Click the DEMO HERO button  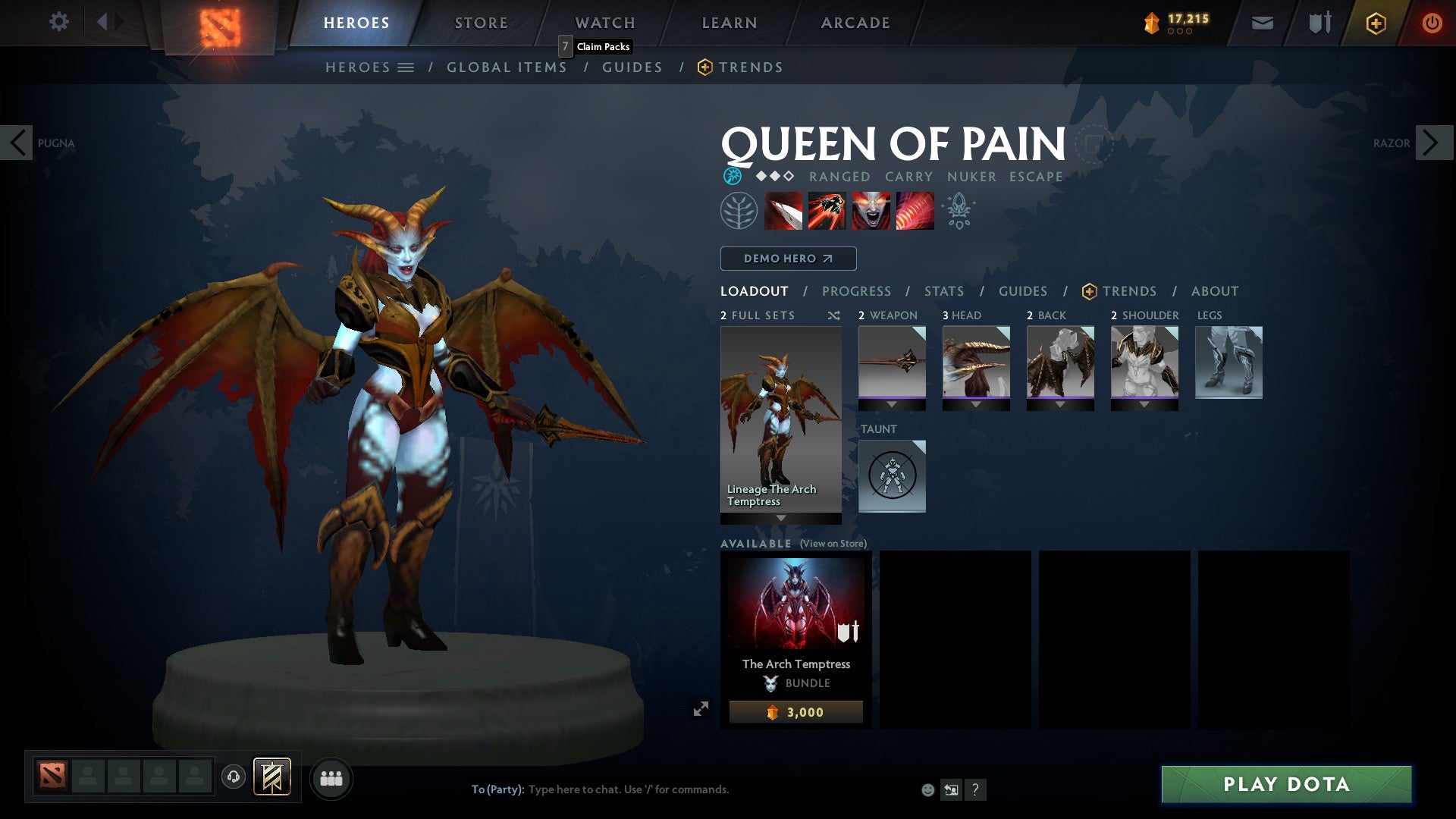click(x=786, y=258)
